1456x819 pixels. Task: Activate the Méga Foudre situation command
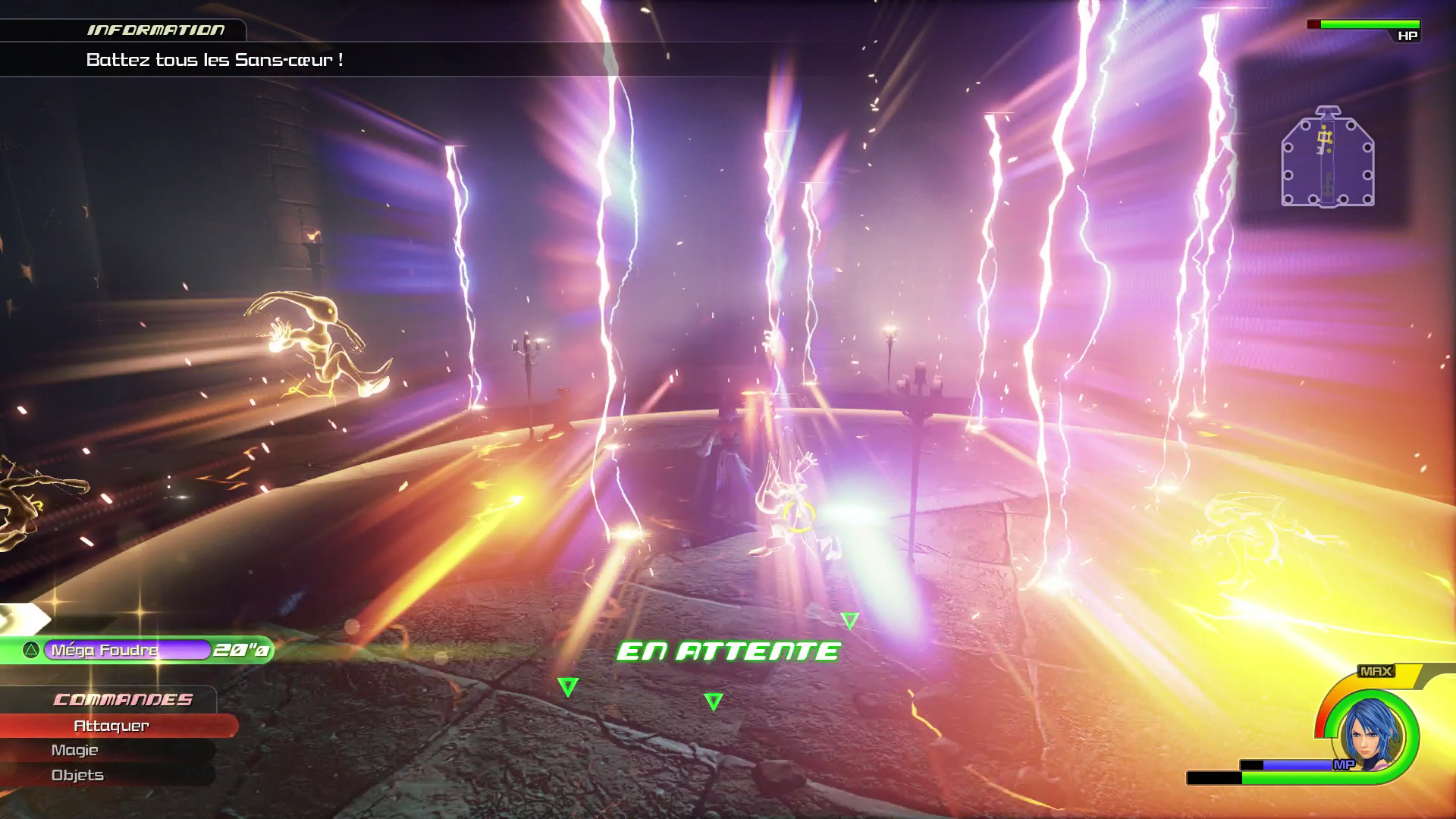127,650
